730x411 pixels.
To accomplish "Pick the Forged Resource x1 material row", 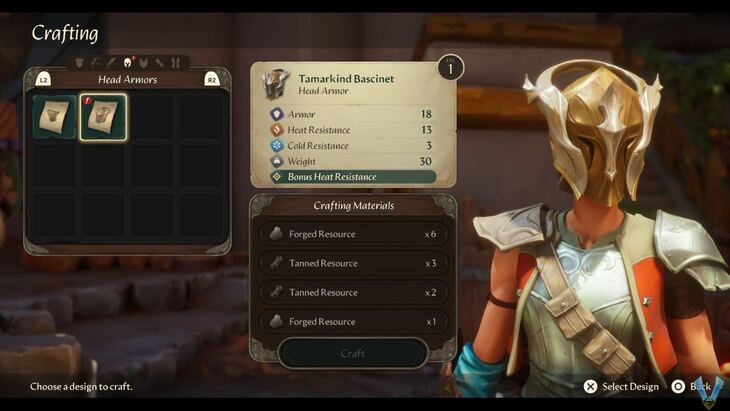I will pos(353,322).
